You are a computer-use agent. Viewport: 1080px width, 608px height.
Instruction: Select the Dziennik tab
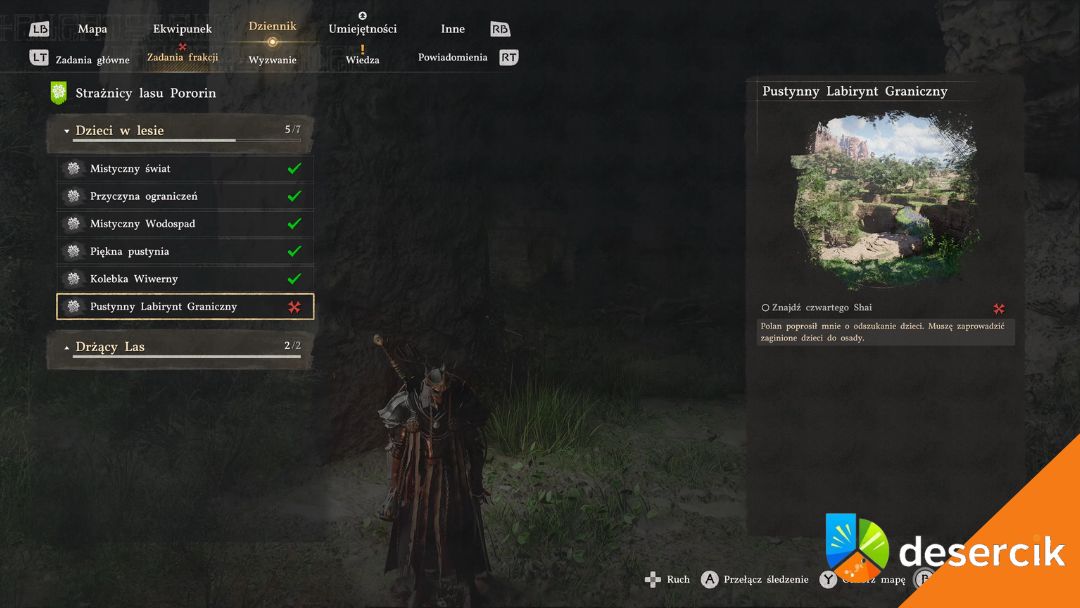272,27
